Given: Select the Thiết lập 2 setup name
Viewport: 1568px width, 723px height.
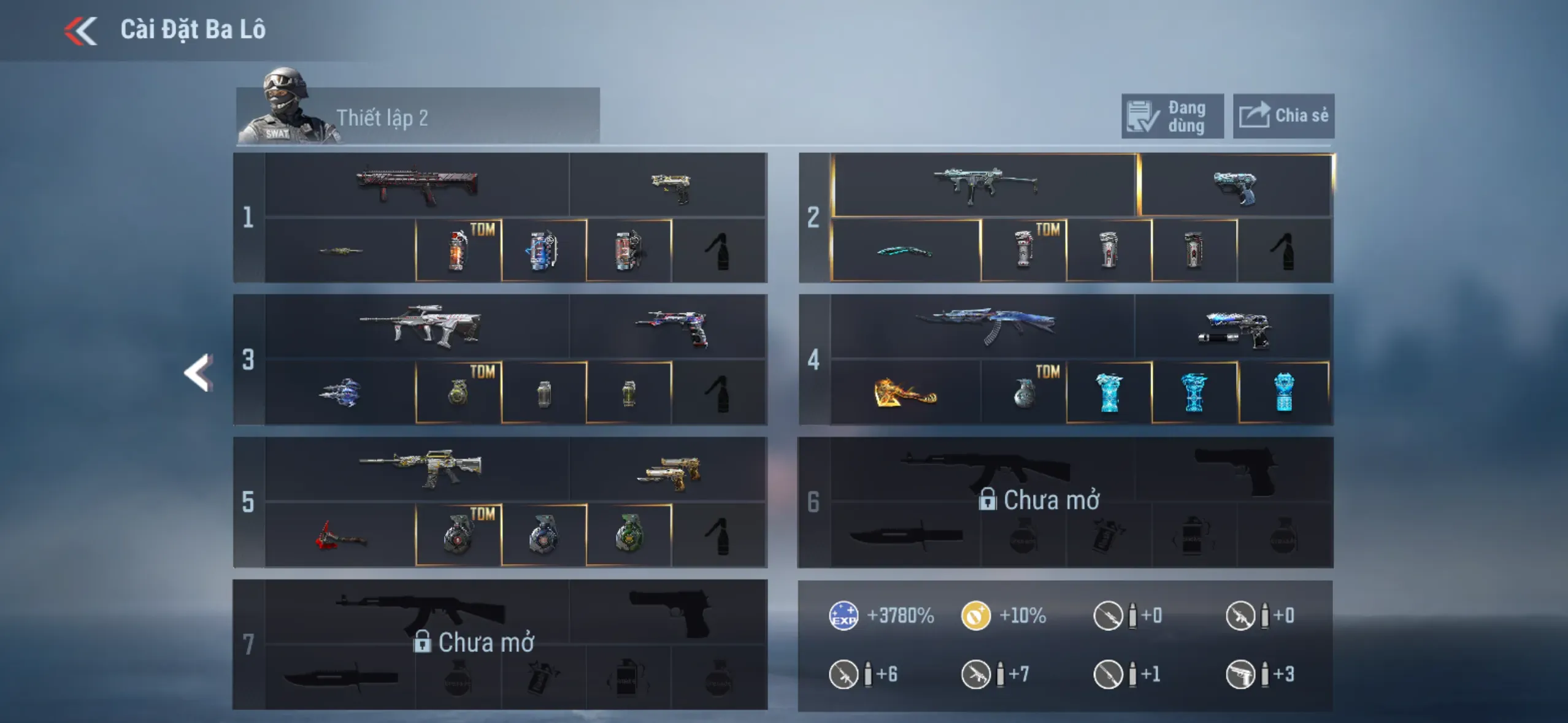Looking at the screenshot, I should [x=382, y=118].
